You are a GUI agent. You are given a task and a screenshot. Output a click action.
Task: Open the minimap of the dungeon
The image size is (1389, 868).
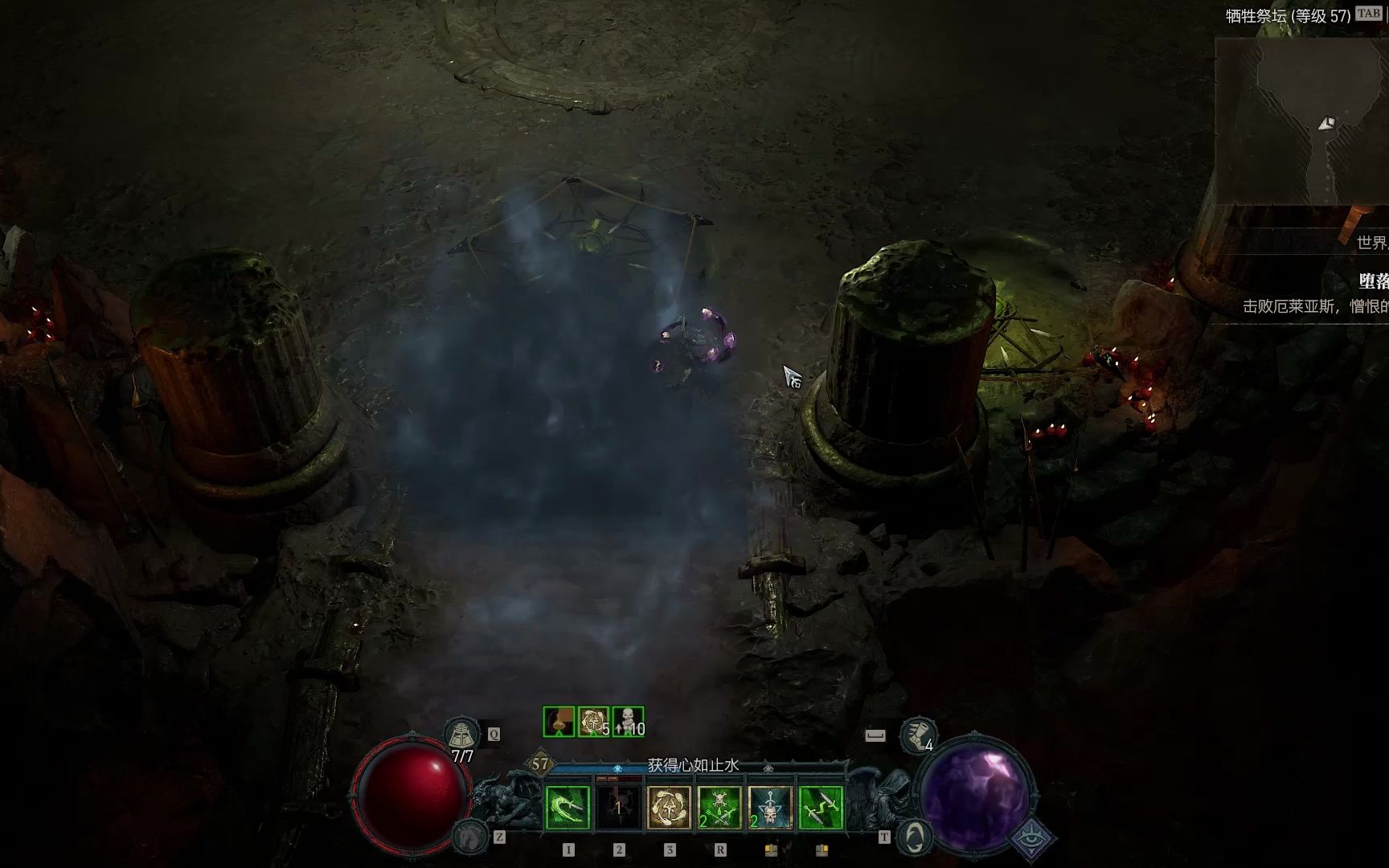point(1302,122)
